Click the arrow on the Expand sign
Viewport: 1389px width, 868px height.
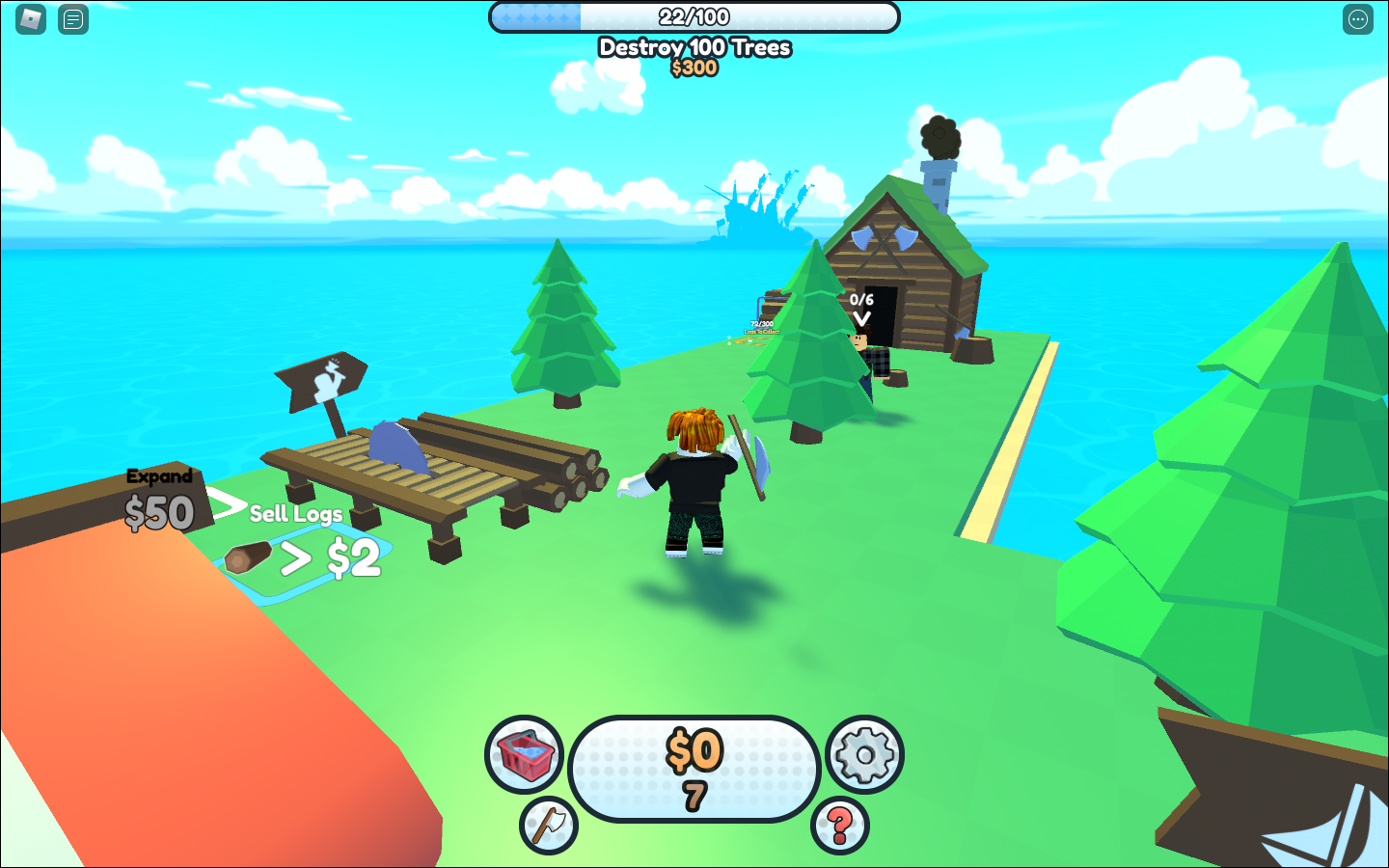pyautogui.click(x=228, y=502)
